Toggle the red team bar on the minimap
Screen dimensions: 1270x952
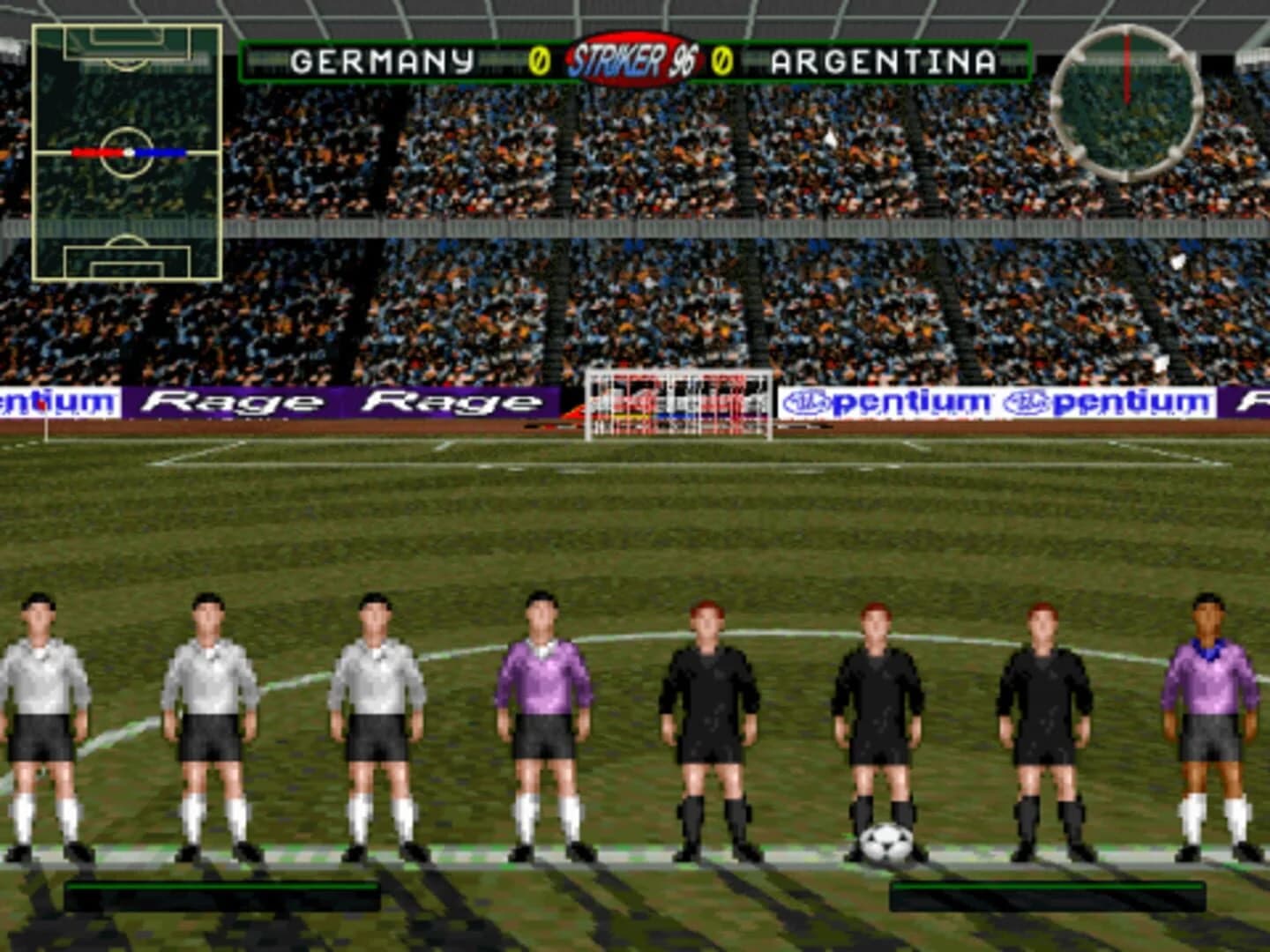[x=97, y=152]
